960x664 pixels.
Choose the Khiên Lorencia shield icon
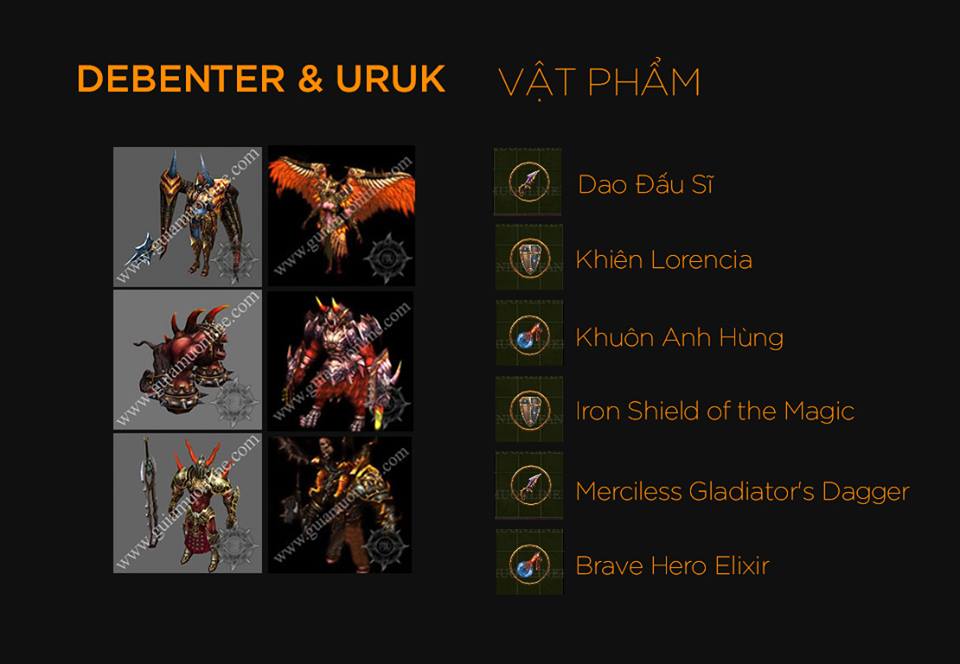click(528, 258)
